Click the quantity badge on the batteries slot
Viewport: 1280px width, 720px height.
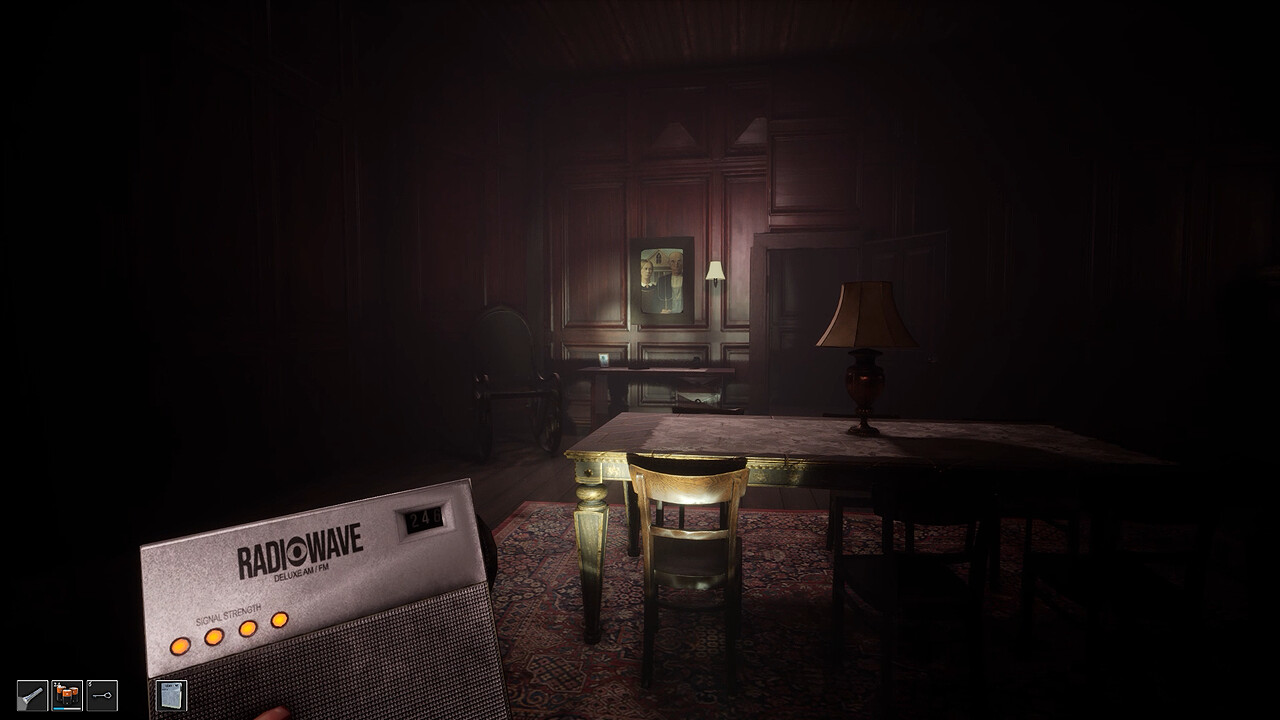pos(56,684)
